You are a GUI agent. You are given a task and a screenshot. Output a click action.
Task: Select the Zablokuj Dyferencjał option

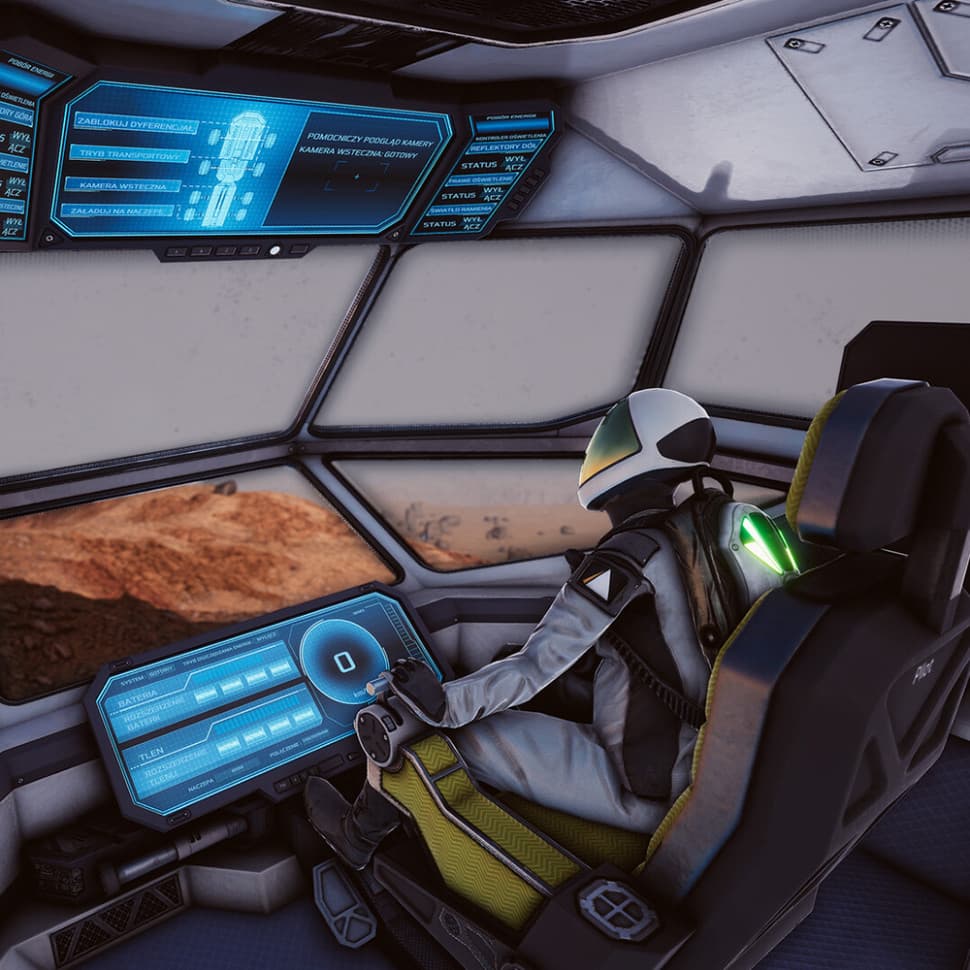135,127
